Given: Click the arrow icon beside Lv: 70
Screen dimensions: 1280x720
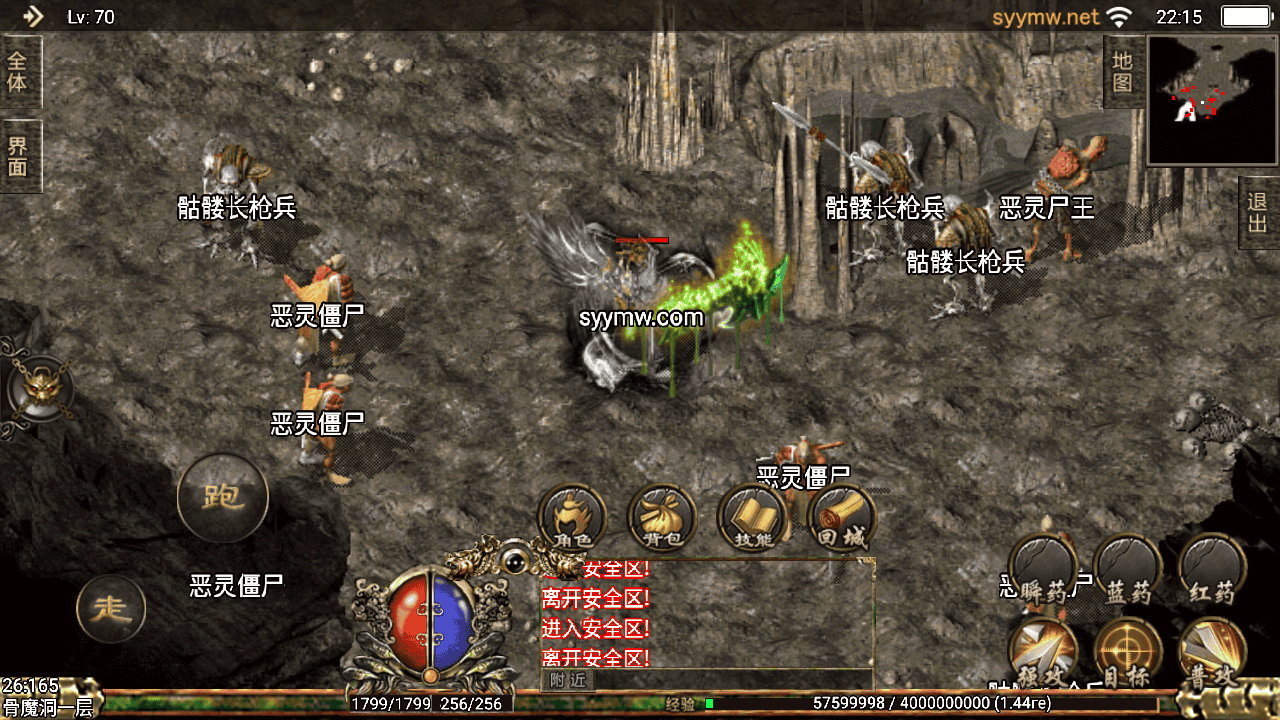Looking at the screenshot, I should [x=33, y=16].
